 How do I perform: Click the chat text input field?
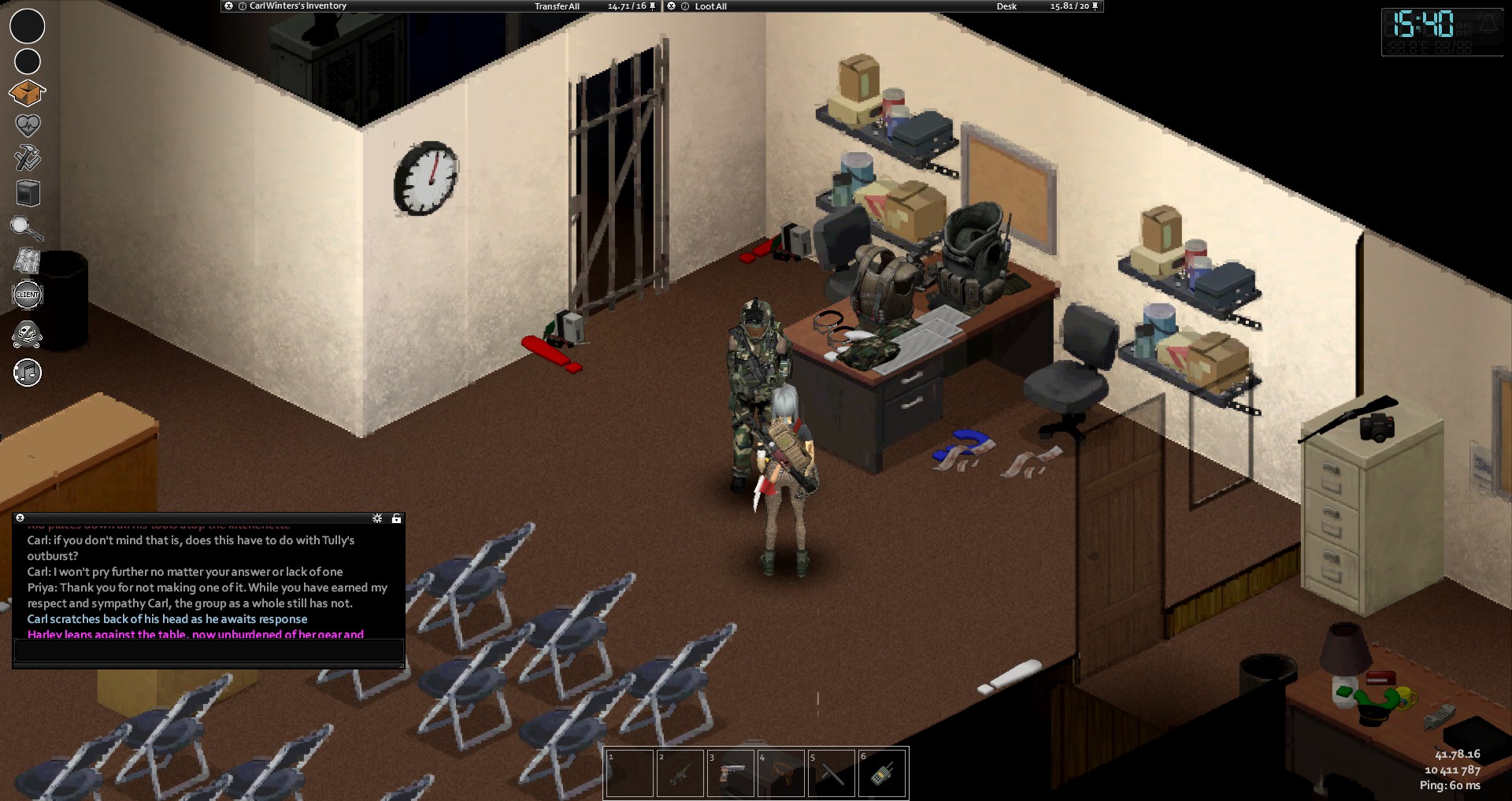pos(209,651)
